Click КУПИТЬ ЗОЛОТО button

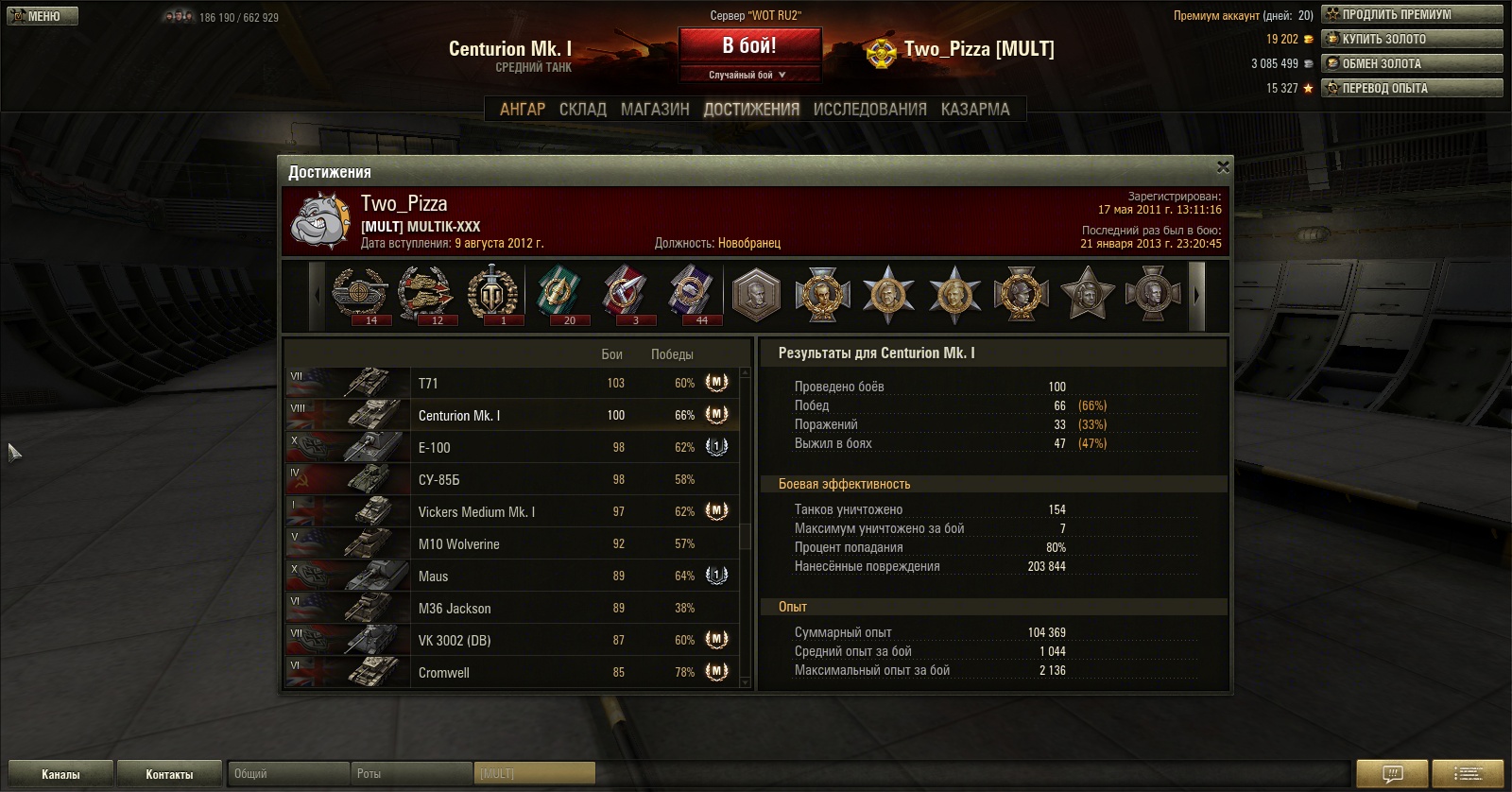(x=1412, y=39)
